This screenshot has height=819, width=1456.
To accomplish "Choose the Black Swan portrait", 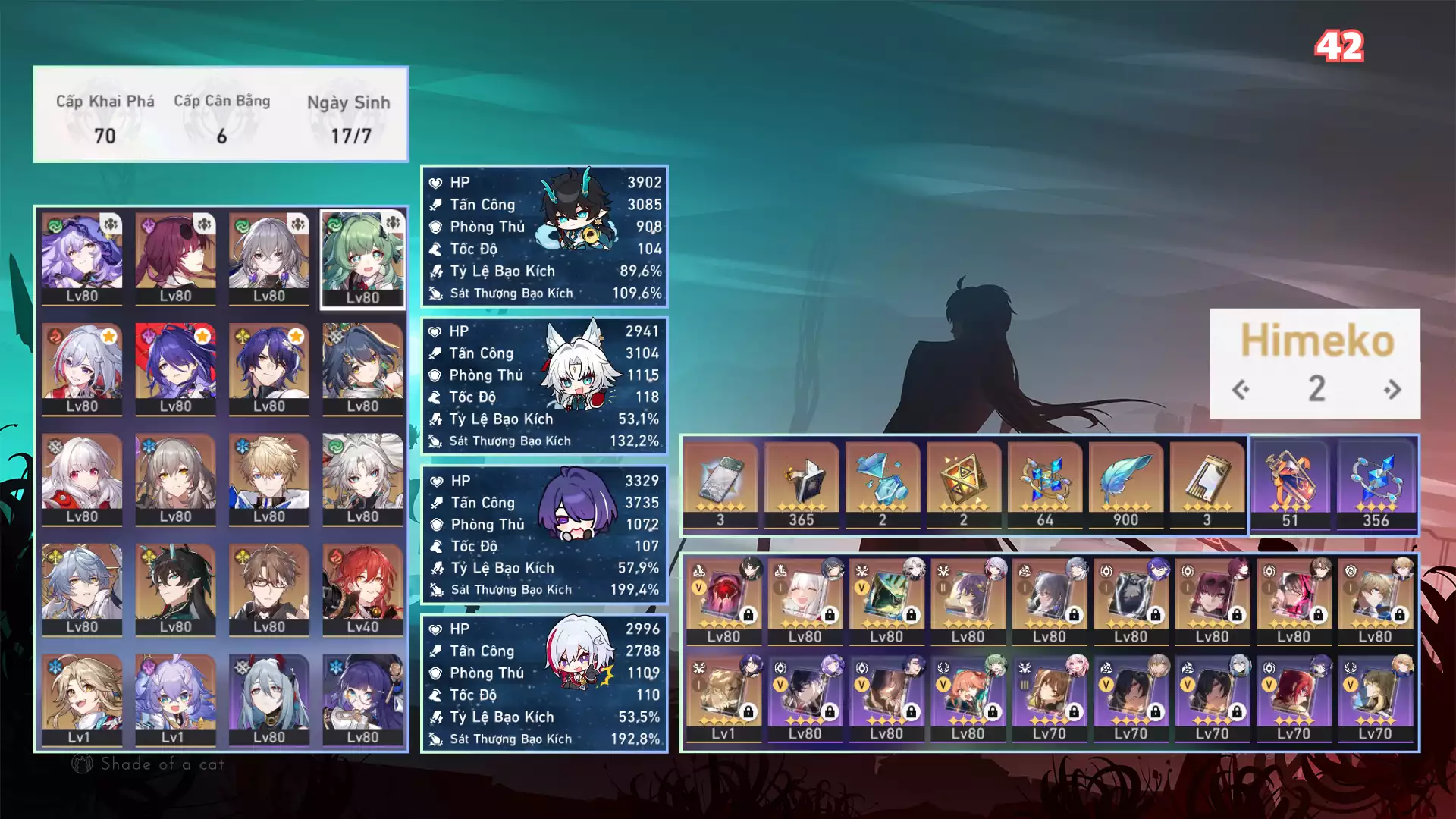I will (82, 258).
